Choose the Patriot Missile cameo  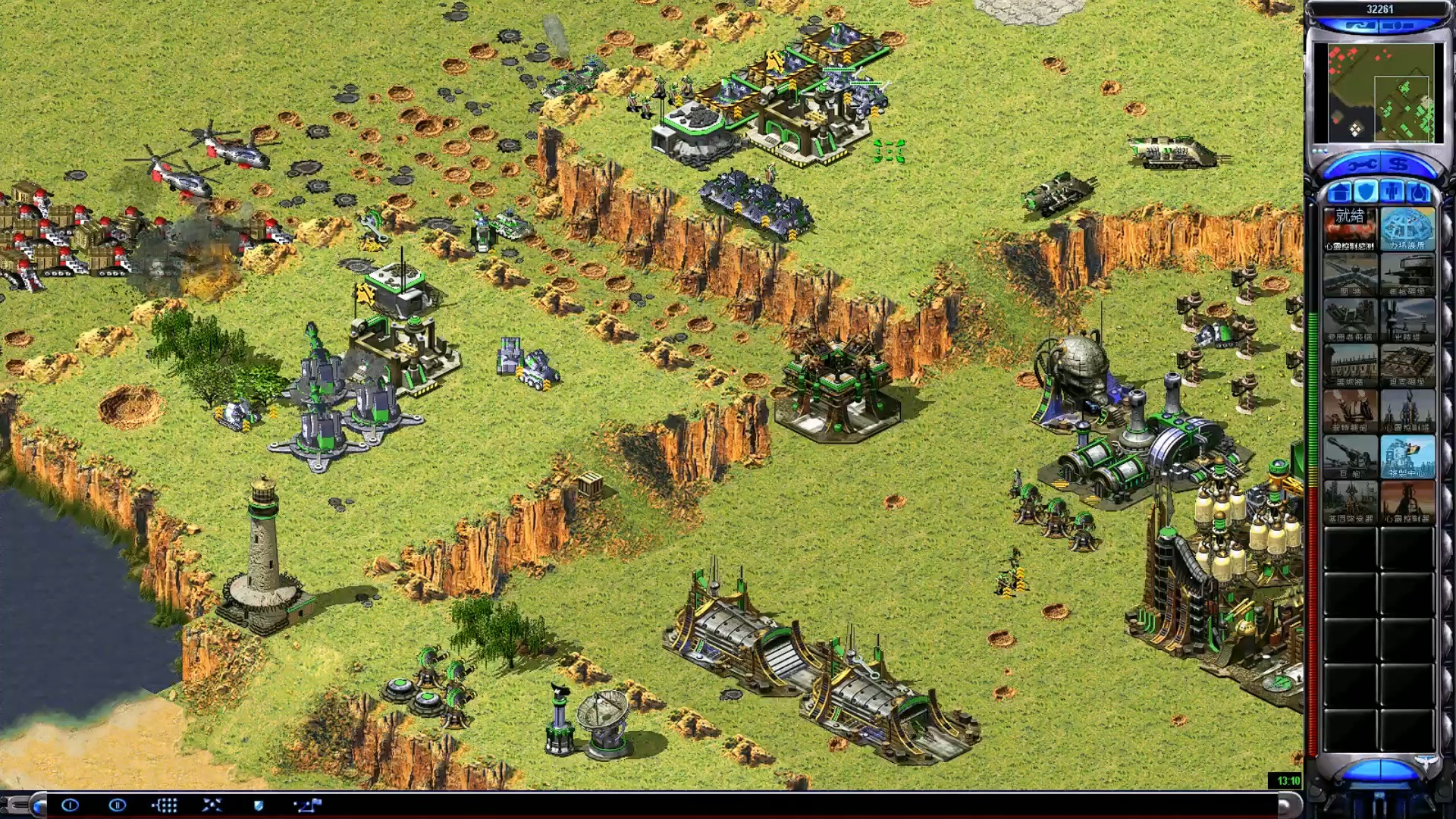click(x=1350, y=319)
